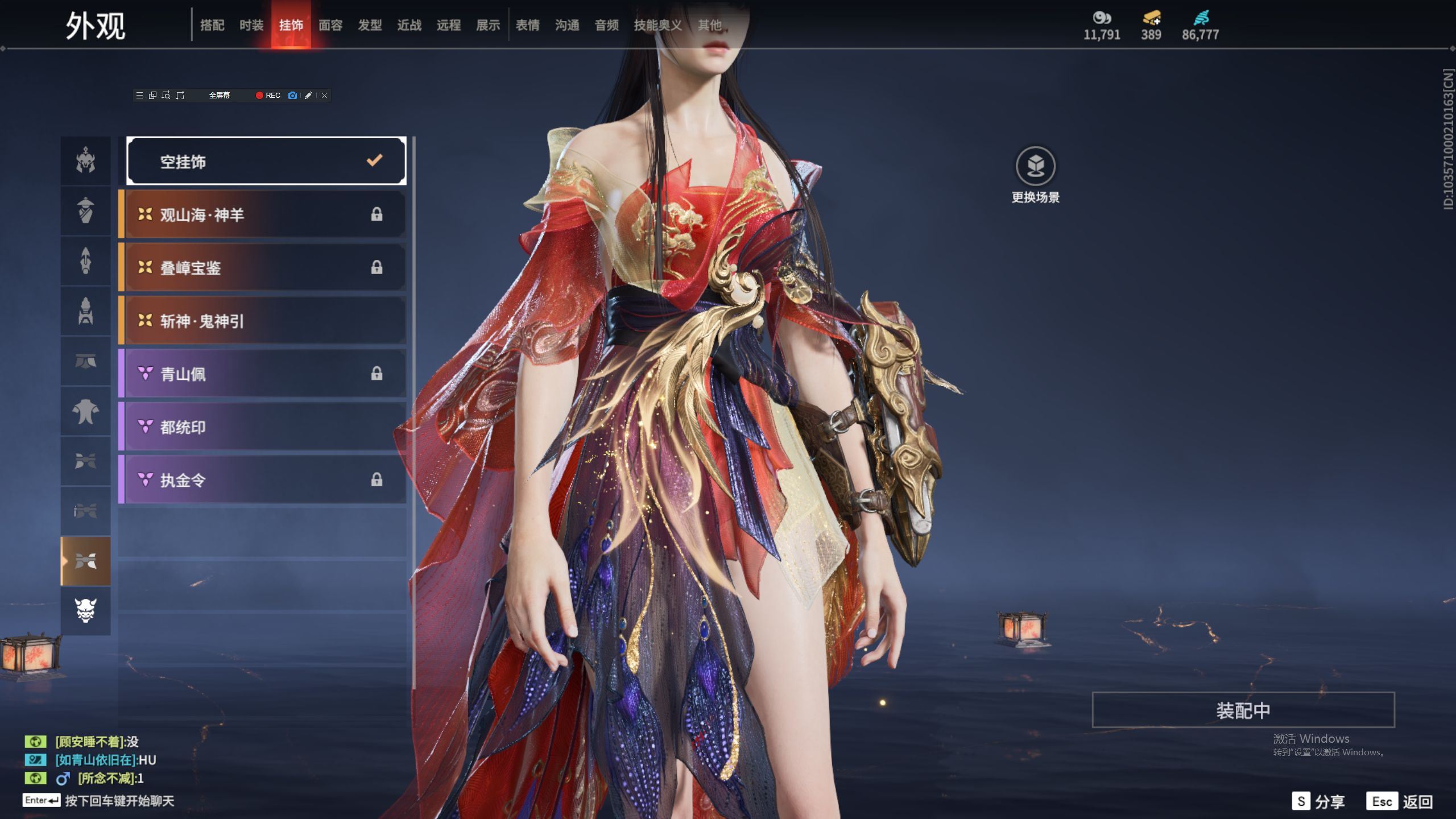Select the 其他 tab

tap(710, 25)
